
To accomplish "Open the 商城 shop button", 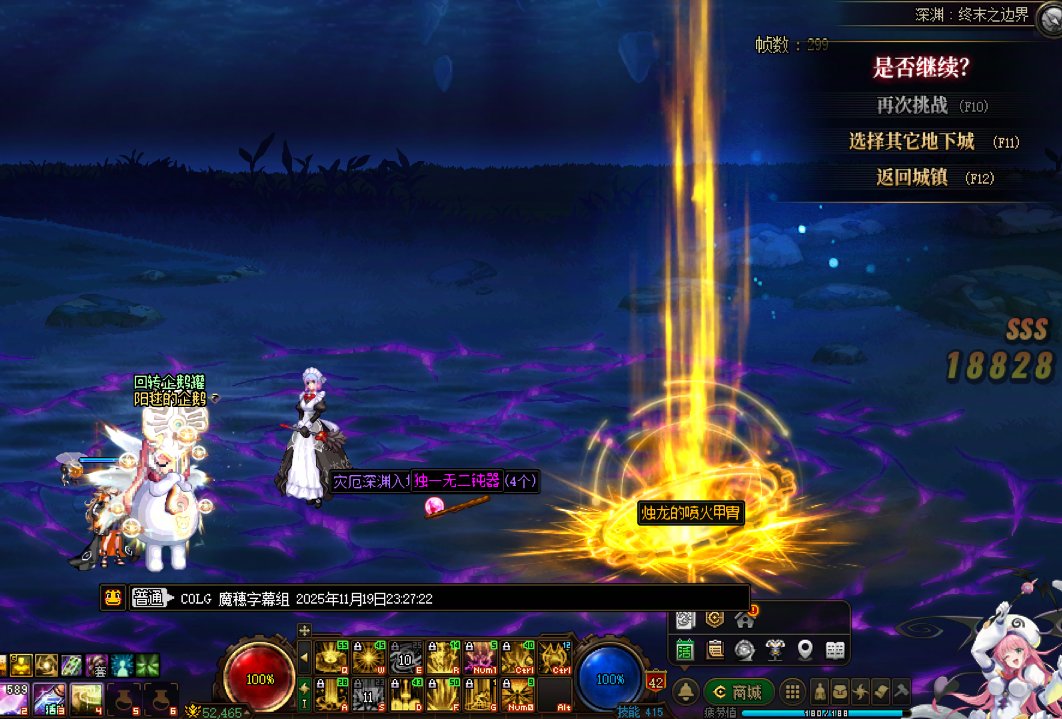I will [x=738, y=692].
